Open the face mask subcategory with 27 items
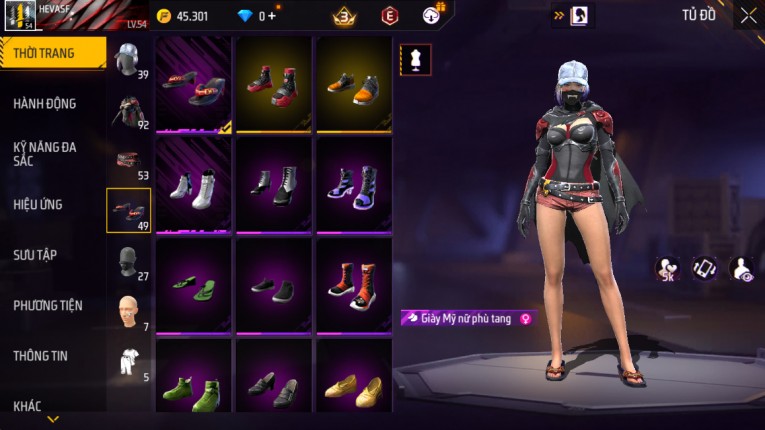Image resolution: width=765 pixels, height=430 pixels. point(127,262)
